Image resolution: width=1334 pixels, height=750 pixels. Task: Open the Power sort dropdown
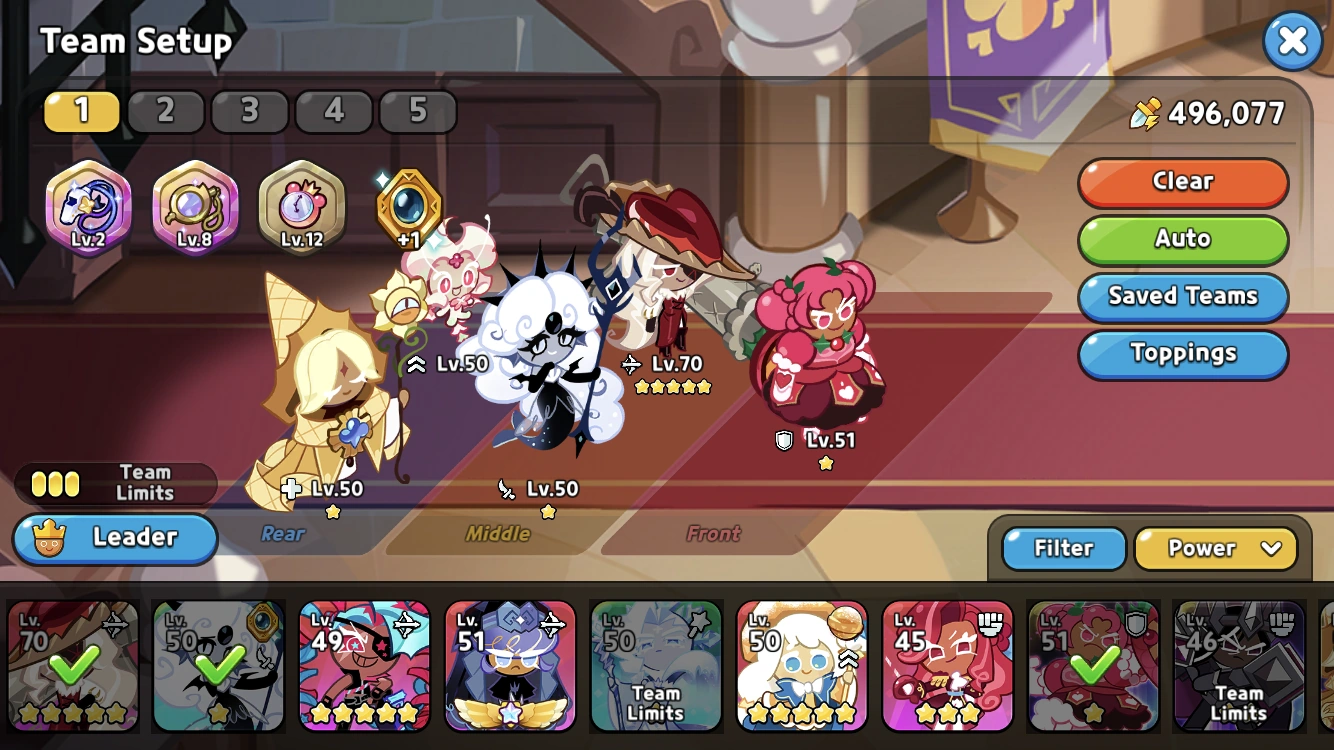[1216, 548]
